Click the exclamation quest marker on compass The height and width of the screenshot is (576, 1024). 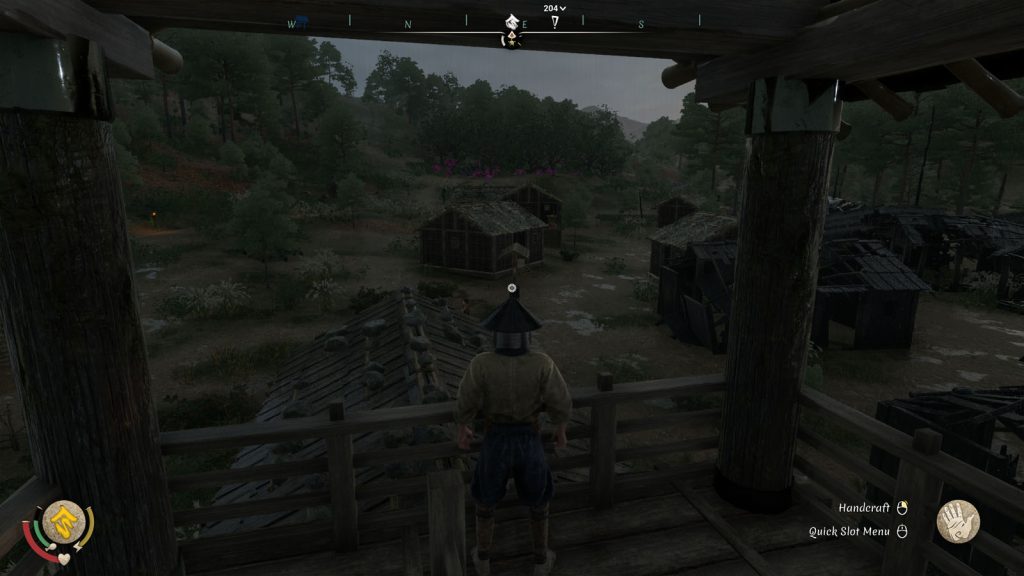pyautogui.click(x=553, y=22)
